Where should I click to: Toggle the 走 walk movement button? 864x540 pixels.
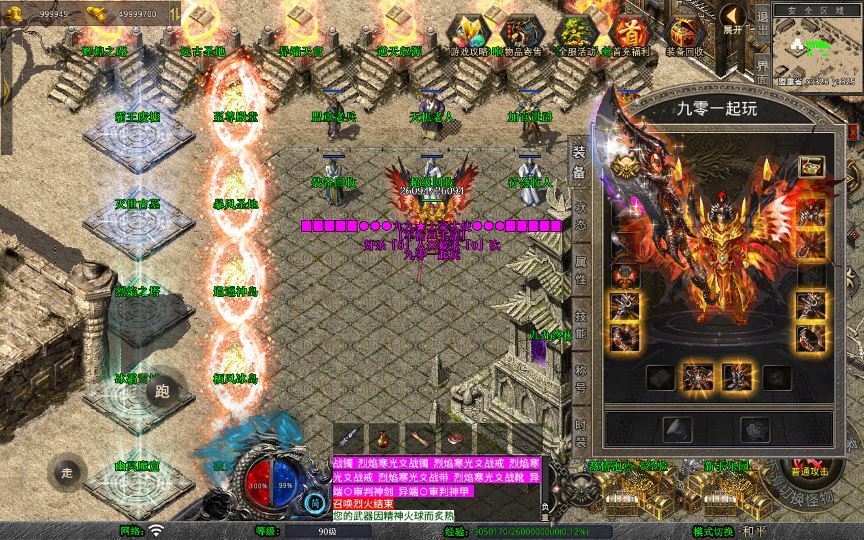[67, 471]
